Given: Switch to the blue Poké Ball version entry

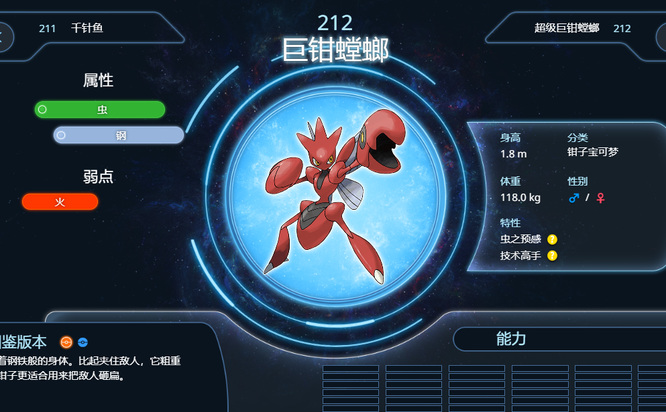Looking at the screenshot, I should 83,342.
